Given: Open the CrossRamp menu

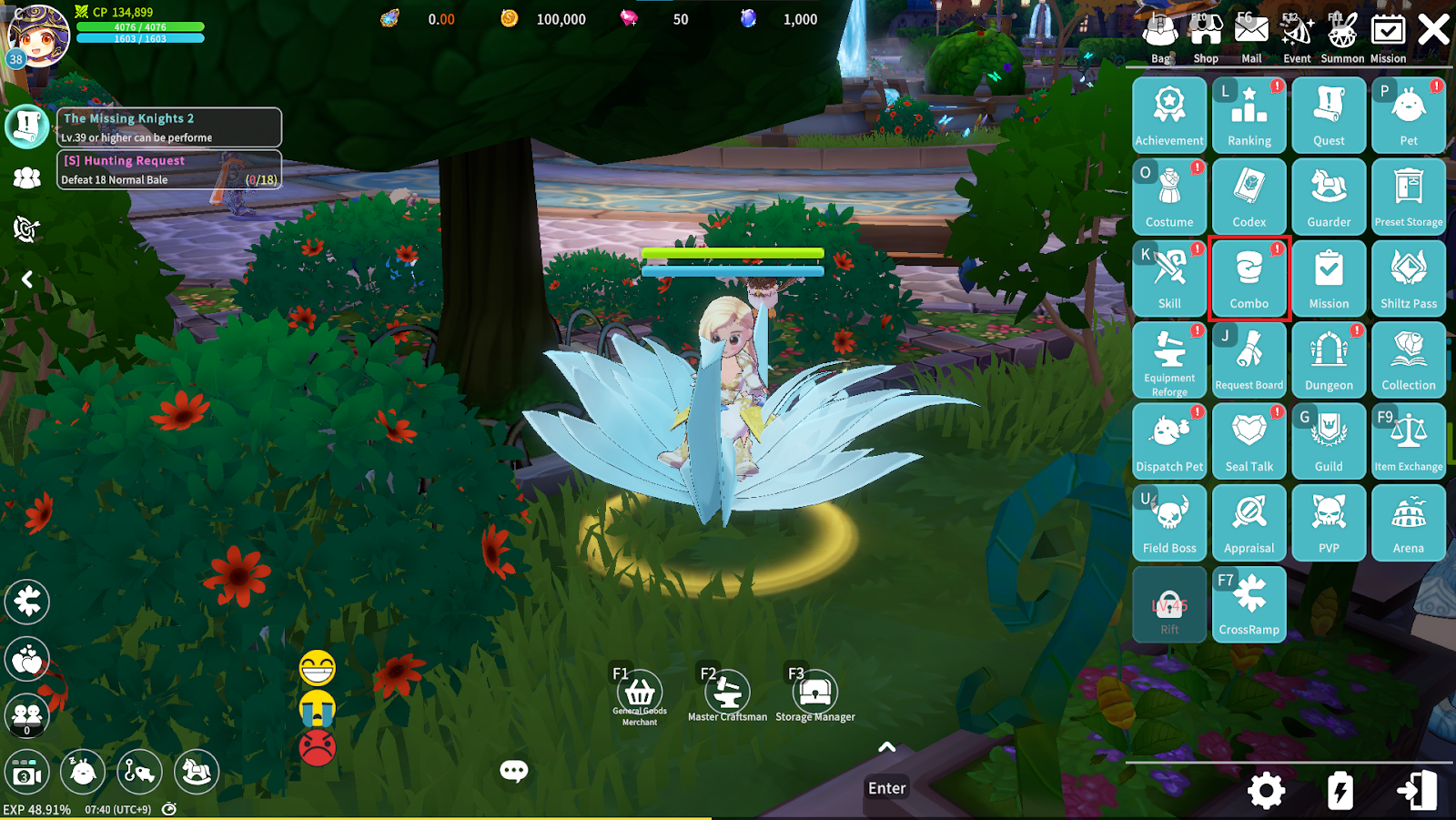Looking at the screenshot, I should click(1249, 603).
